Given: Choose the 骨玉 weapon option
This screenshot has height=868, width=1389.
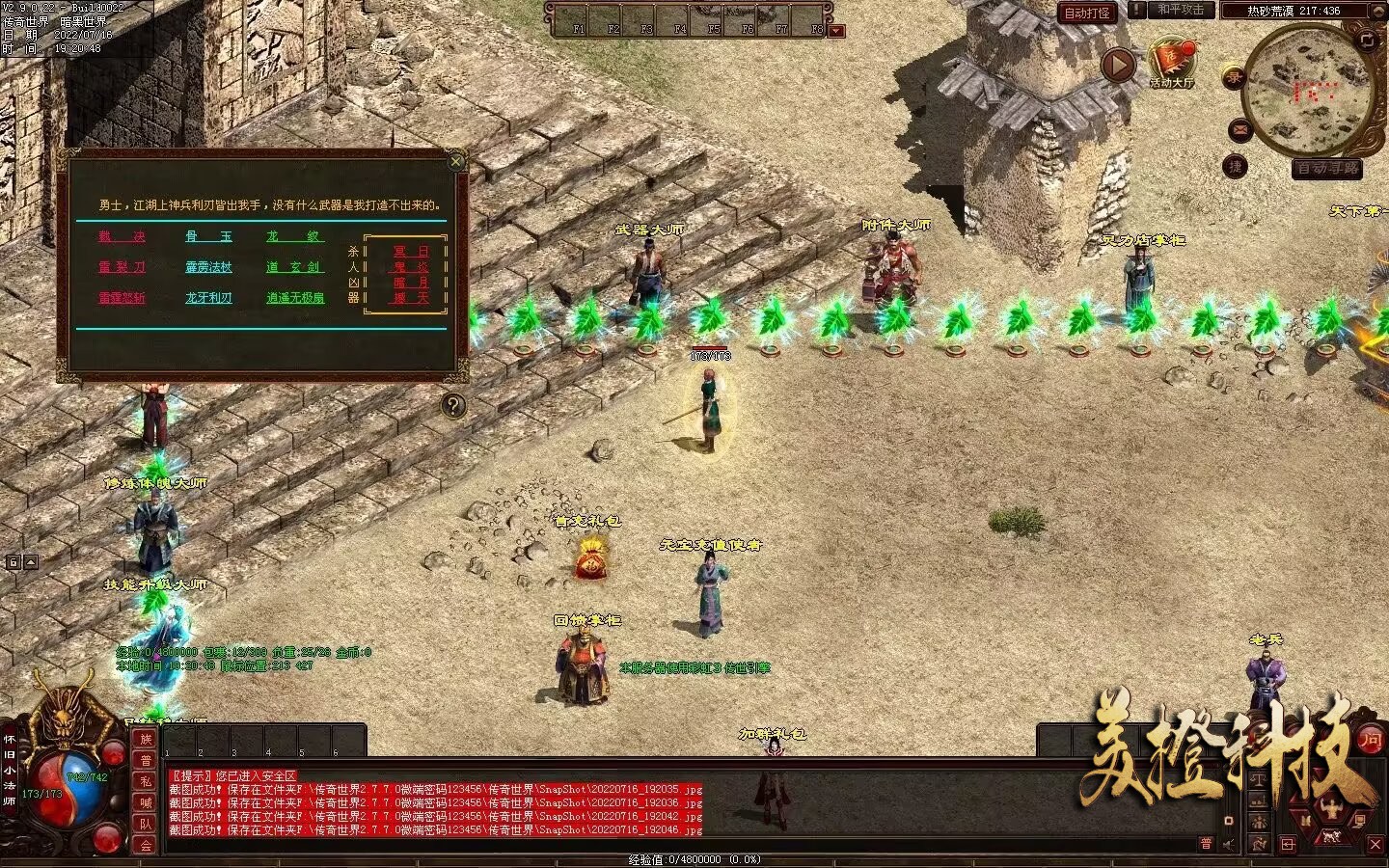Looking at the screenshot, I should coord(208,236).
